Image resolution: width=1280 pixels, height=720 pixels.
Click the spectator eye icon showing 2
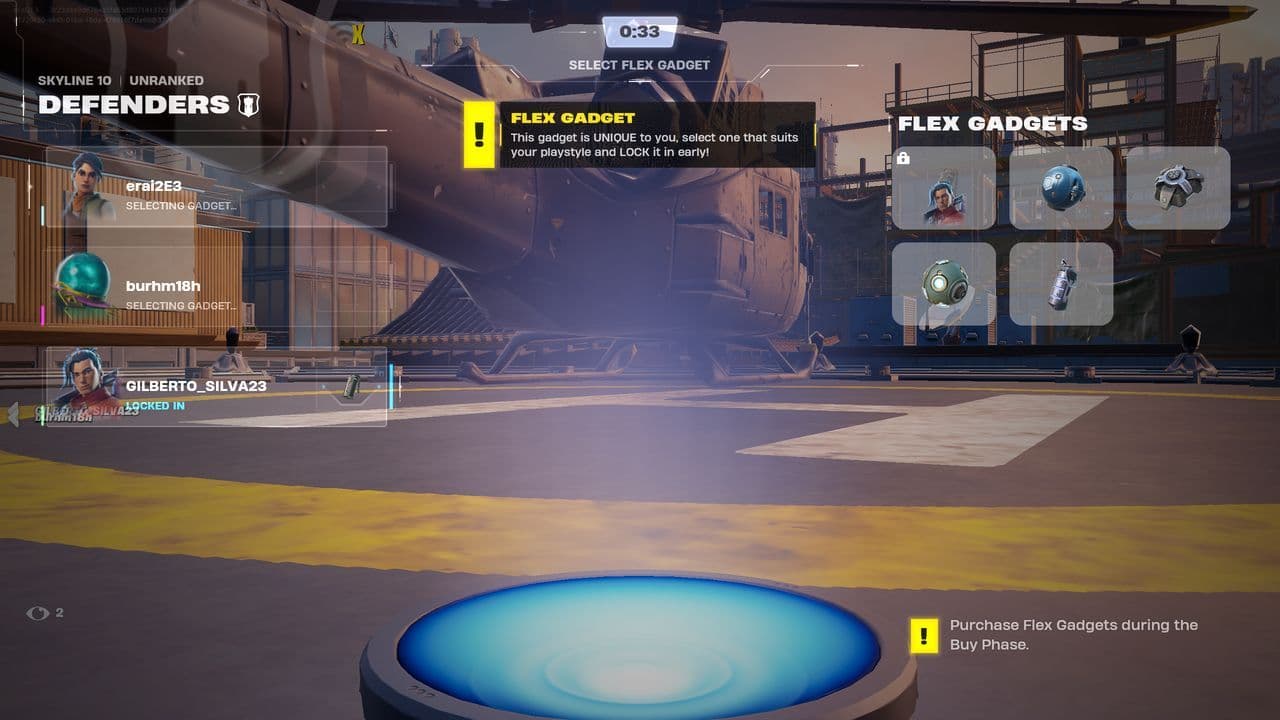point(40,614)
